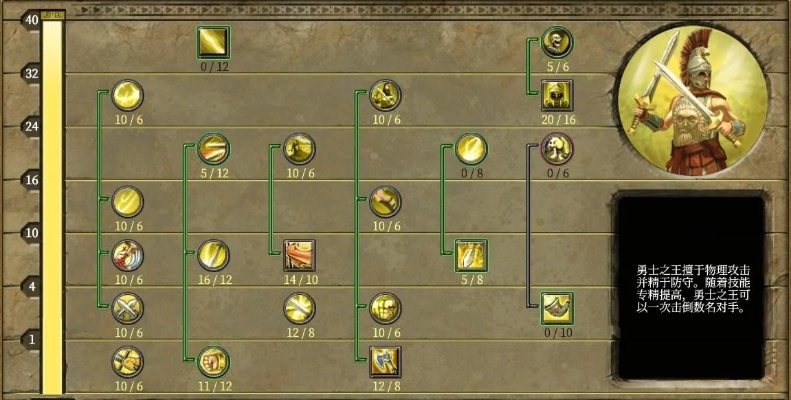
Task: Click the face skill showing 5 / 6
Action: [x=557, y=43]
